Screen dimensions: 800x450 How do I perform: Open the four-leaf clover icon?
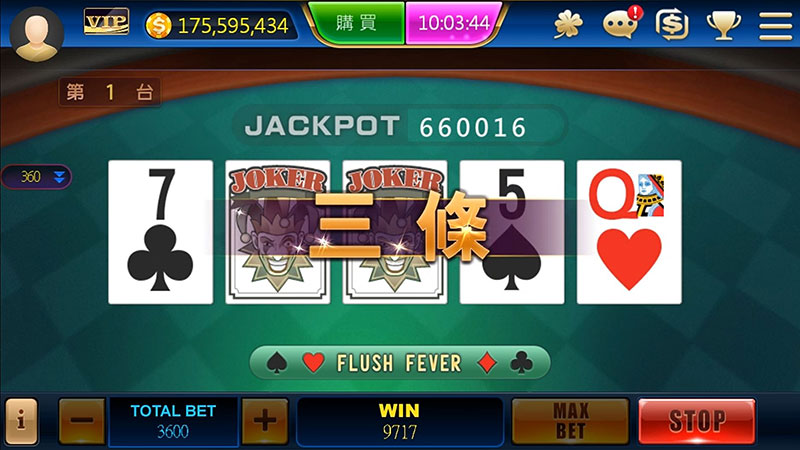[568, 24]
